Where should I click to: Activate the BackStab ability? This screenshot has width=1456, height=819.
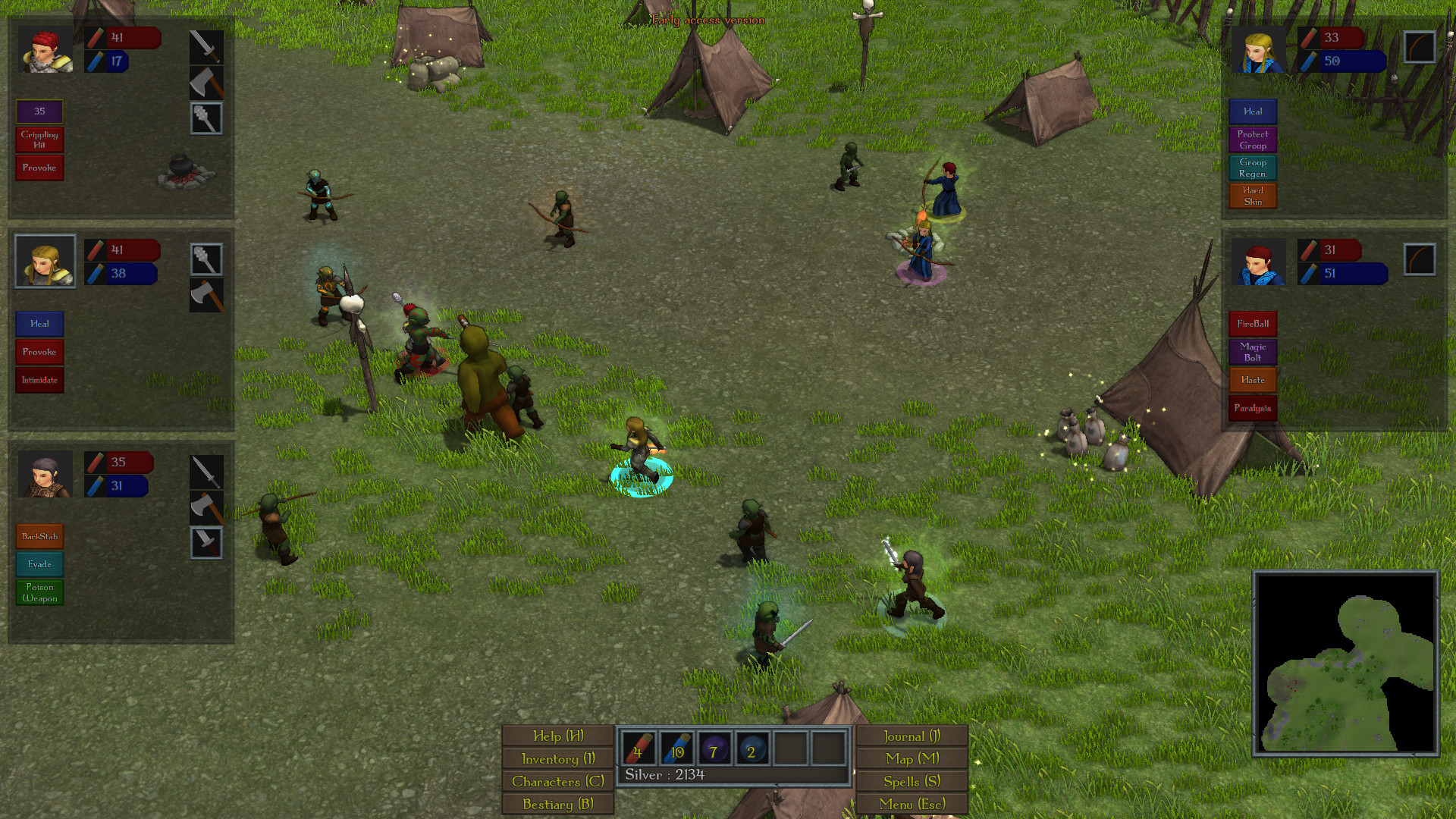click(39, 535)
